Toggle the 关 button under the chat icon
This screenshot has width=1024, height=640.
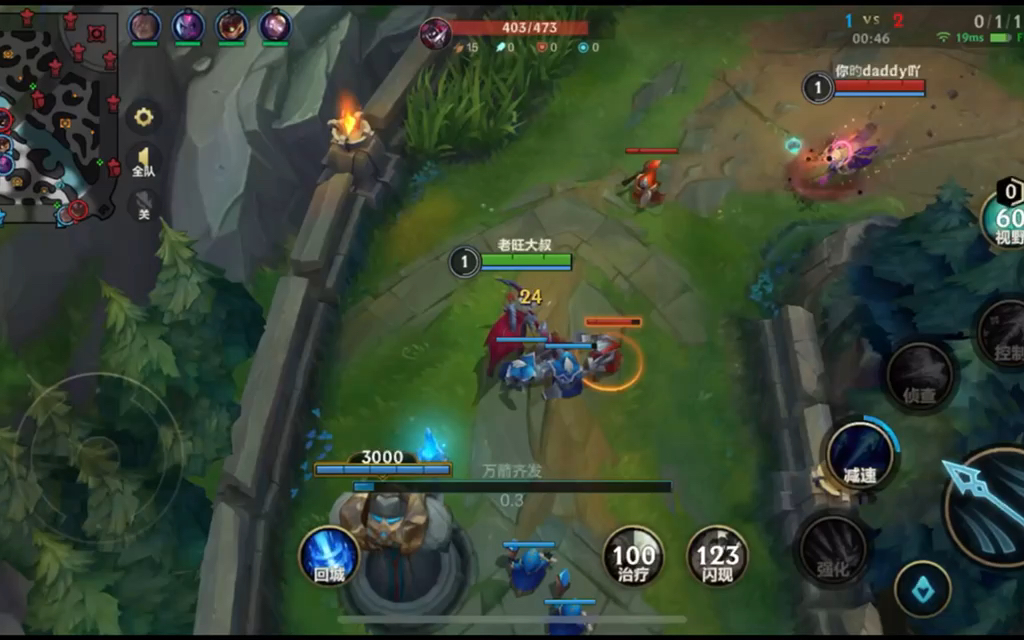coord(144,206)
